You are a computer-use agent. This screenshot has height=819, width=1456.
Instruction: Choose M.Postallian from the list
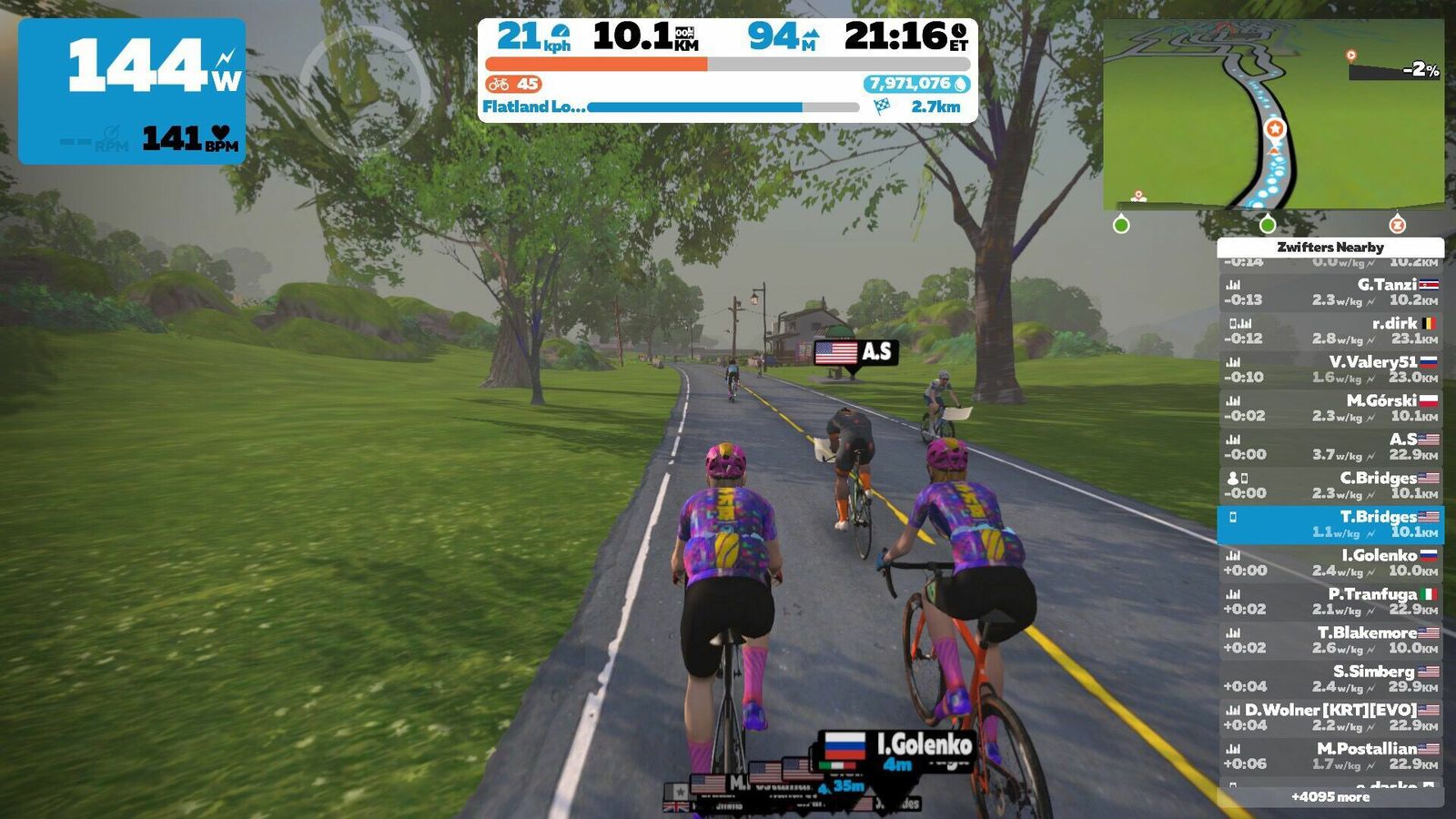pos(1330,756)
